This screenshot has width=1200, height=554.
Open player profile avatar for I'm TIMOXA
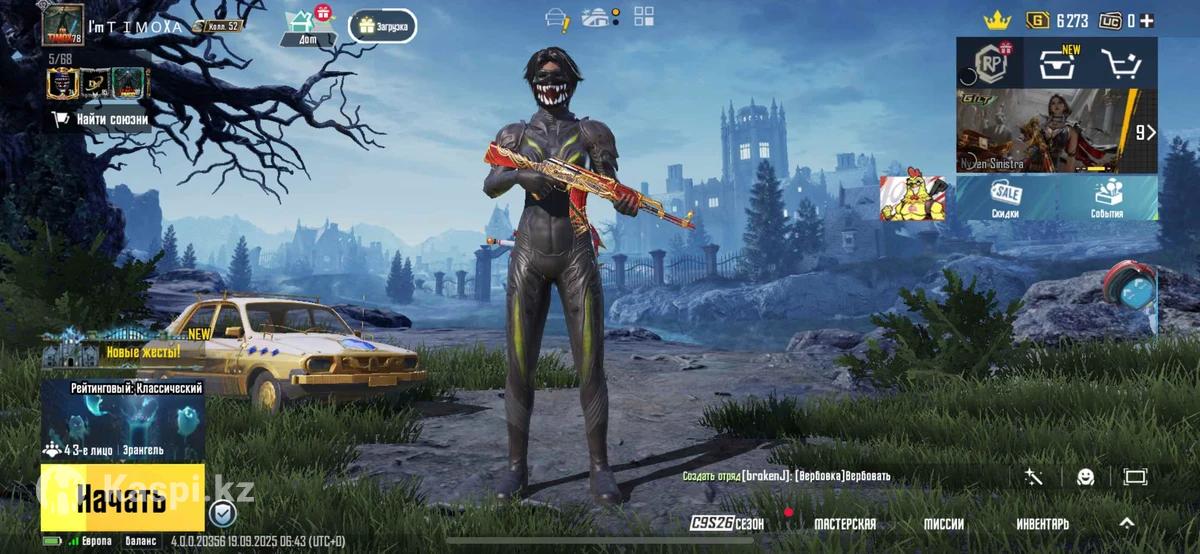pyautogui.click(x=63, y=25)
